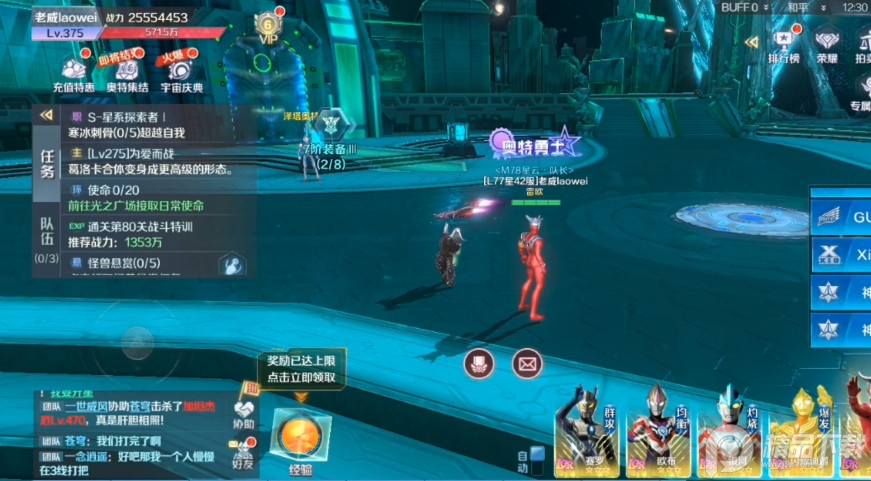Open the 荣耀 glory menu
The height and width of the screenshot is (481, 871).
(826, 45)
